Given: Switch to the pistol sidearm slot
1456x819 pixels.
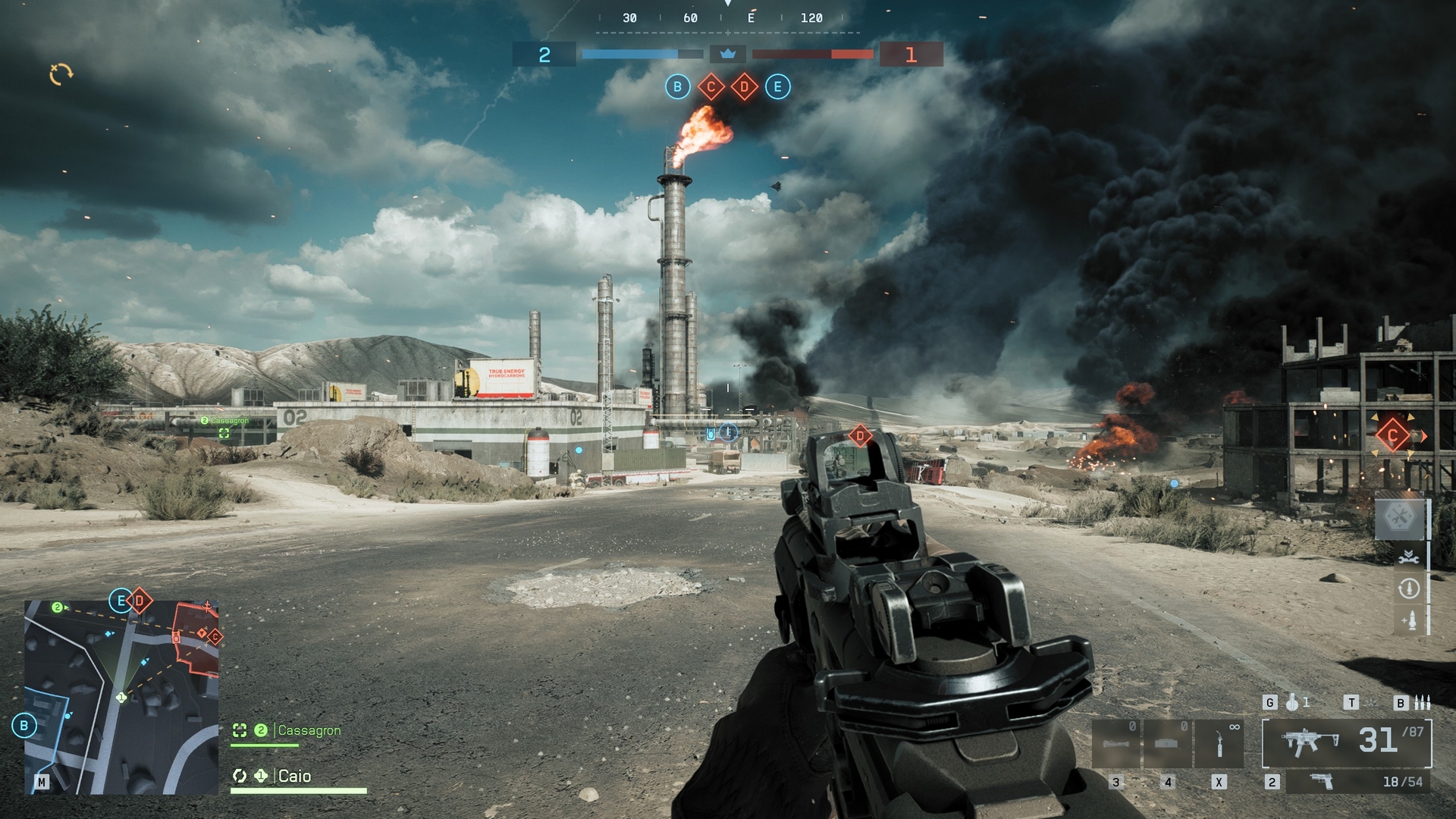Looking at the screenshot, I should pos(1321,781).
